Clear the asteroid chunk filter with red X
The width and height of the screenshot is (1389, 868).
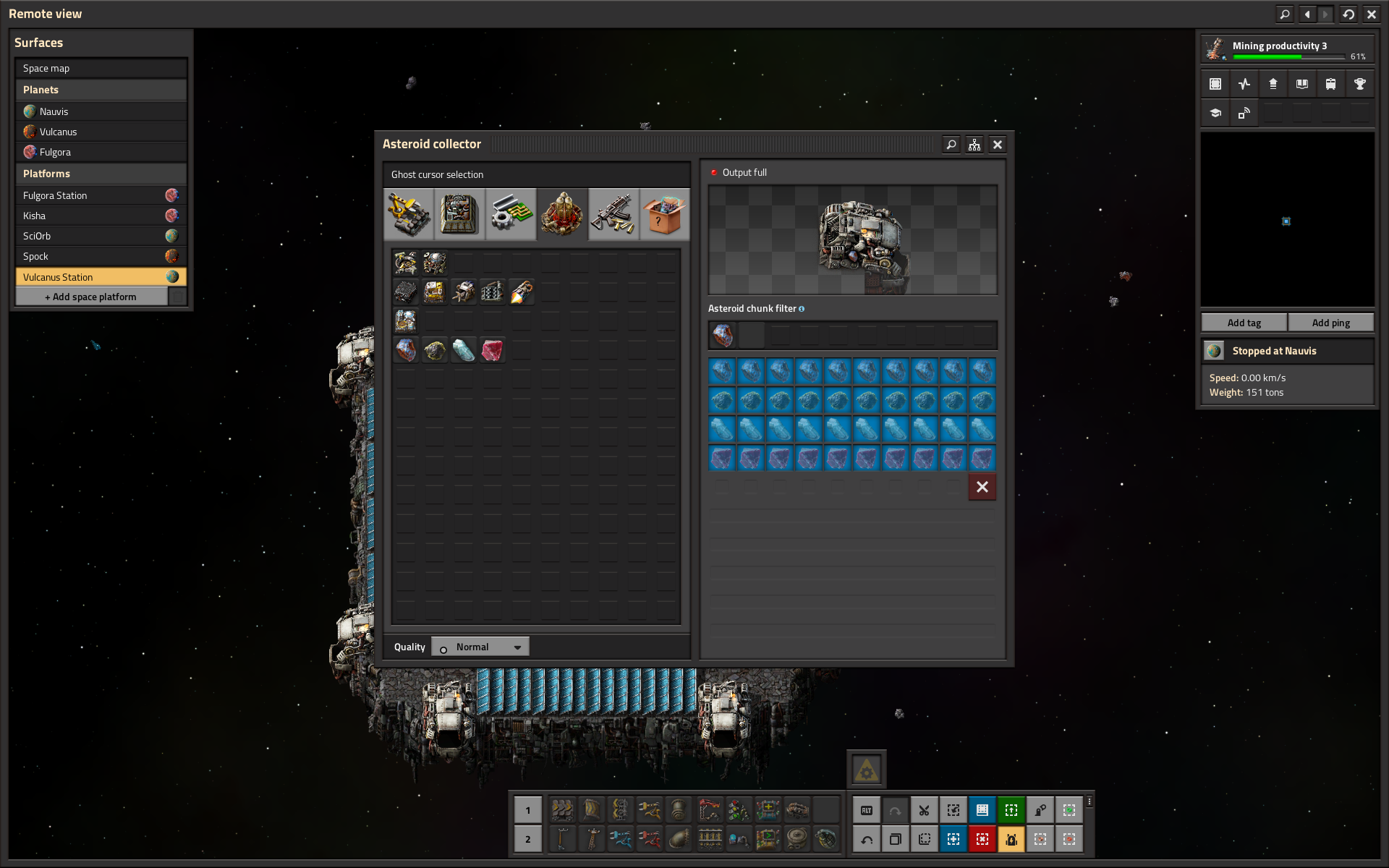(982, 487)
